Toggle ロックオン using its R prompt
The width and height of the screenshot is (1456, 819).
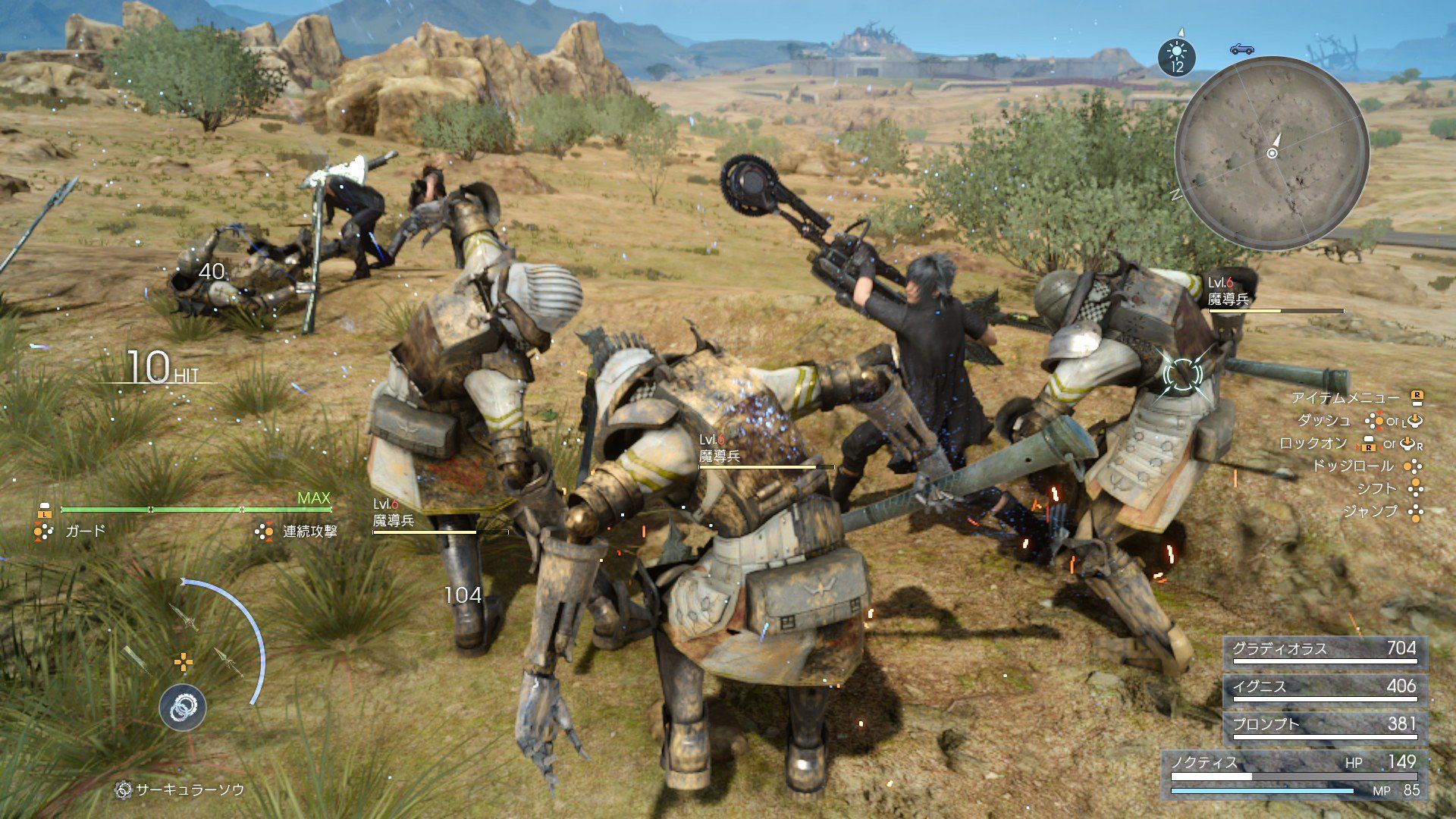pos(1369,446)
